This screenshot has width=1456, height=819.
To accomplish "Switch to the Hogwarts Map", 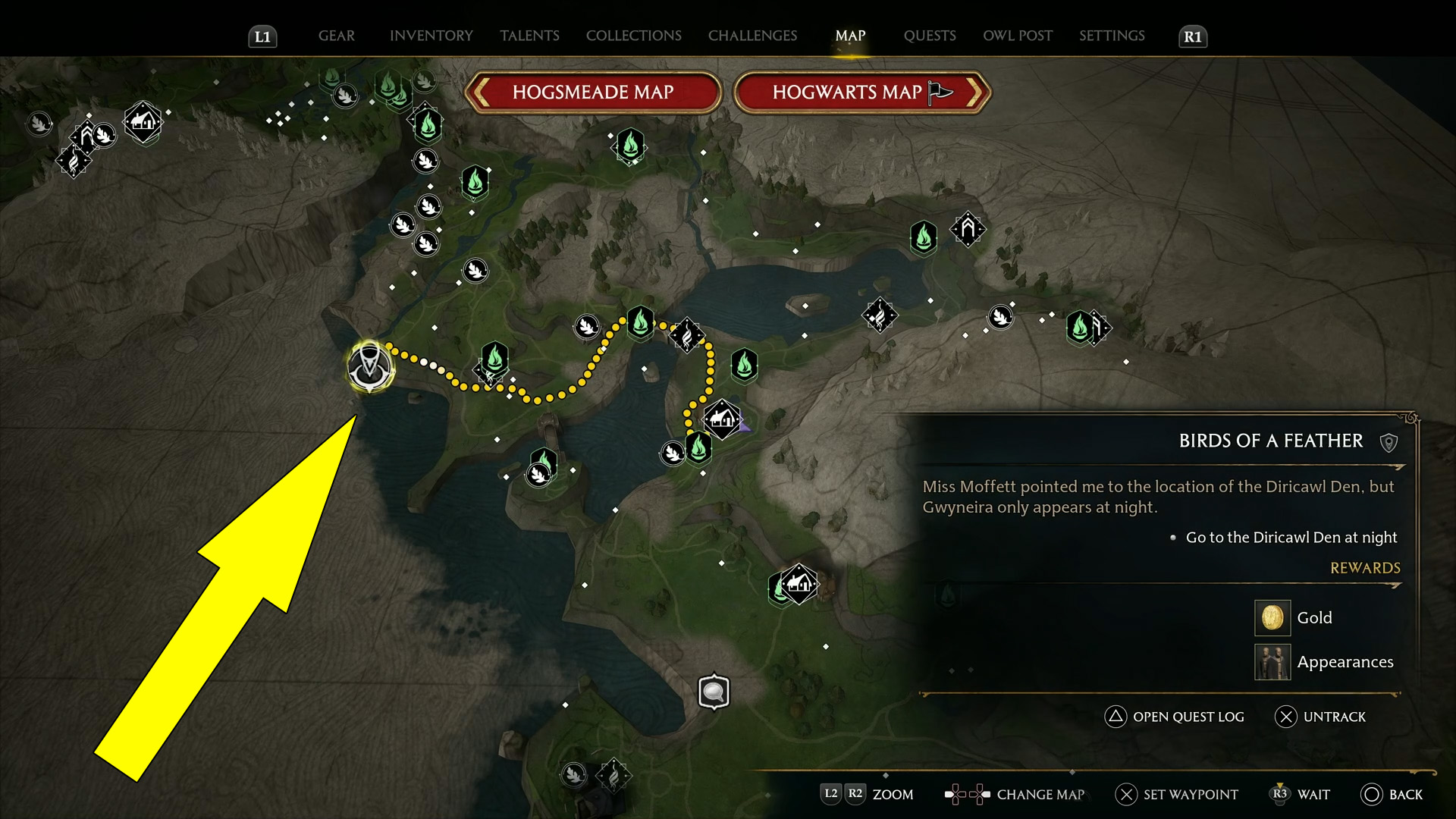I will pos(861,93).
